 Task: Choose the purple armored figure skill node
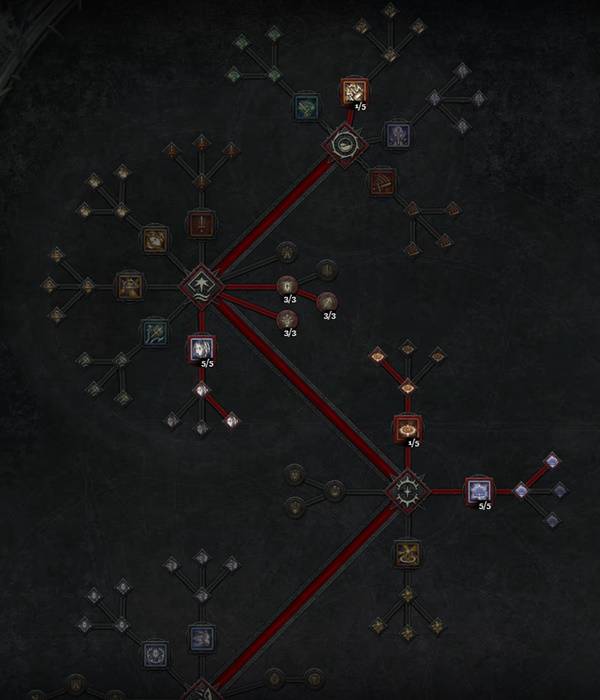tap(398, 133)
